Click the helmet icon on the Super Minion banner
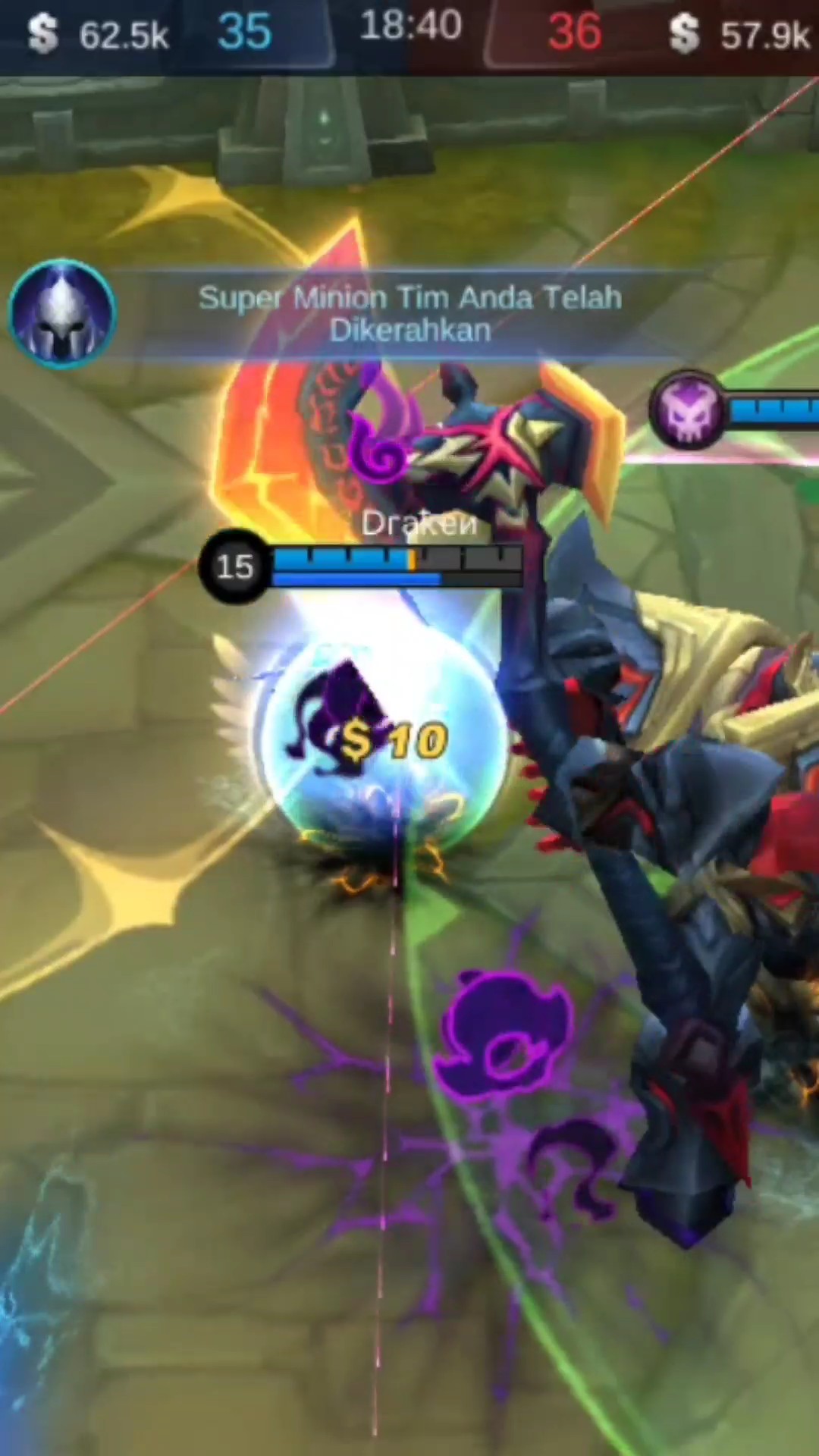 point(61,312)
